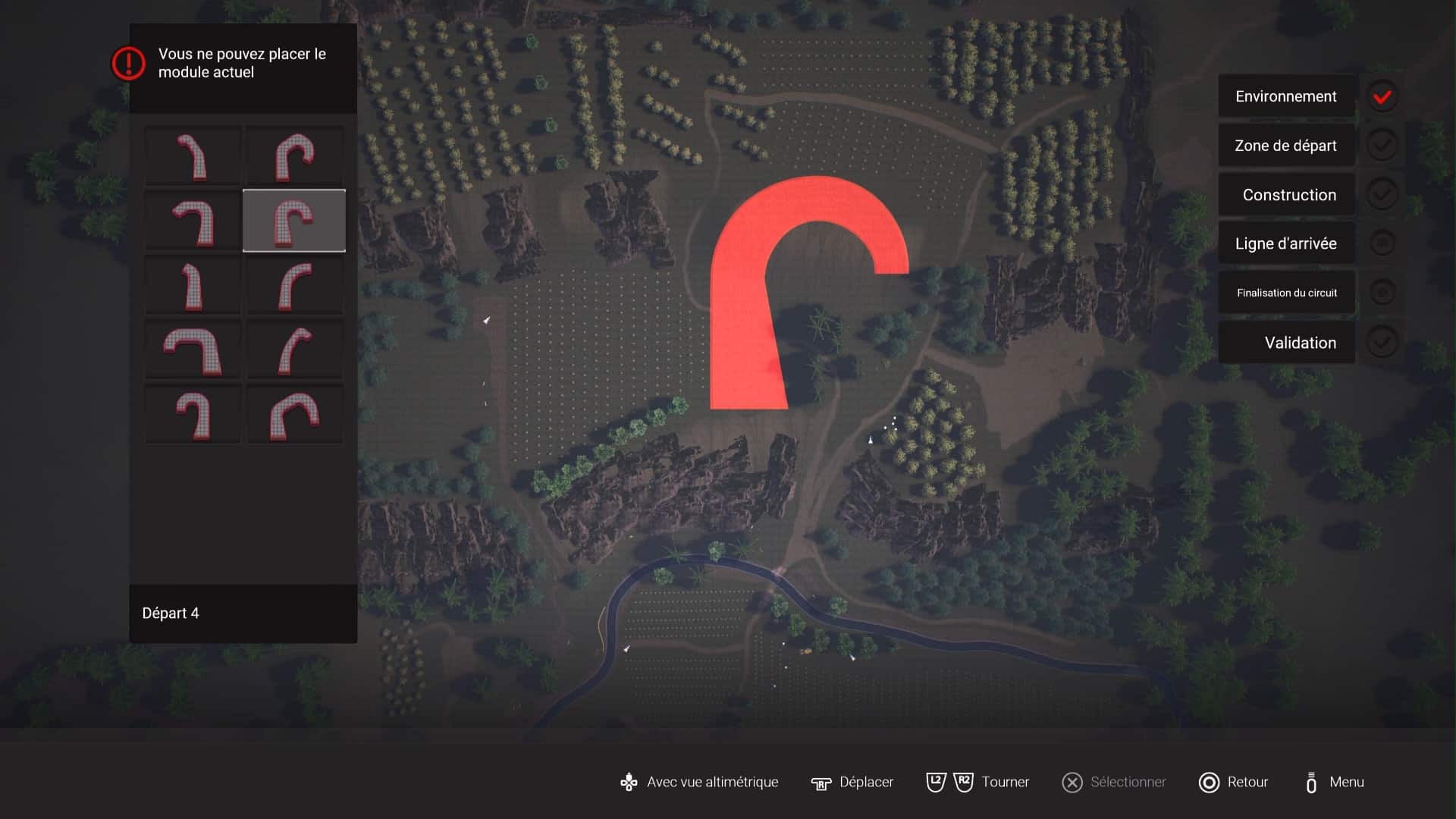
Task: Toggle the red checkmark beside Environnement
Action: [x=1382, y=96]
